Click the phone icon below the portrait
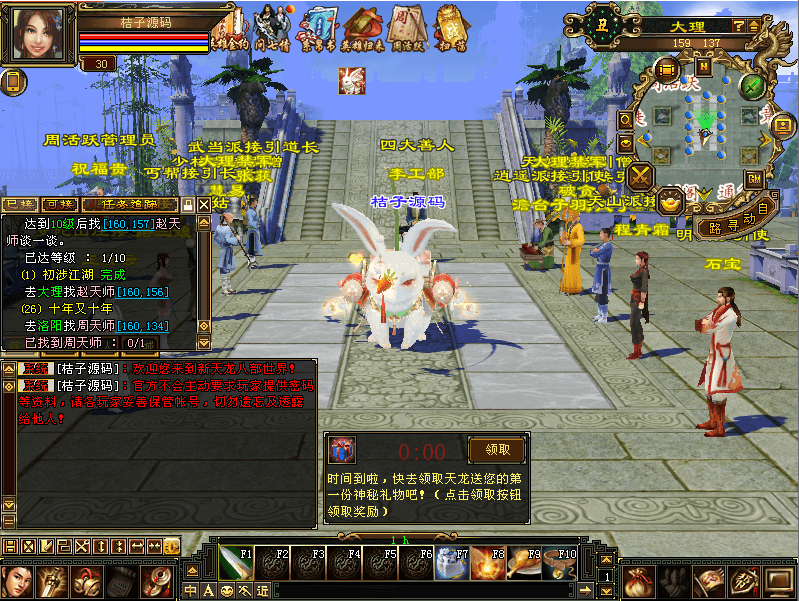The width and height of the screenshot is (799, 601). pos(13,81)
